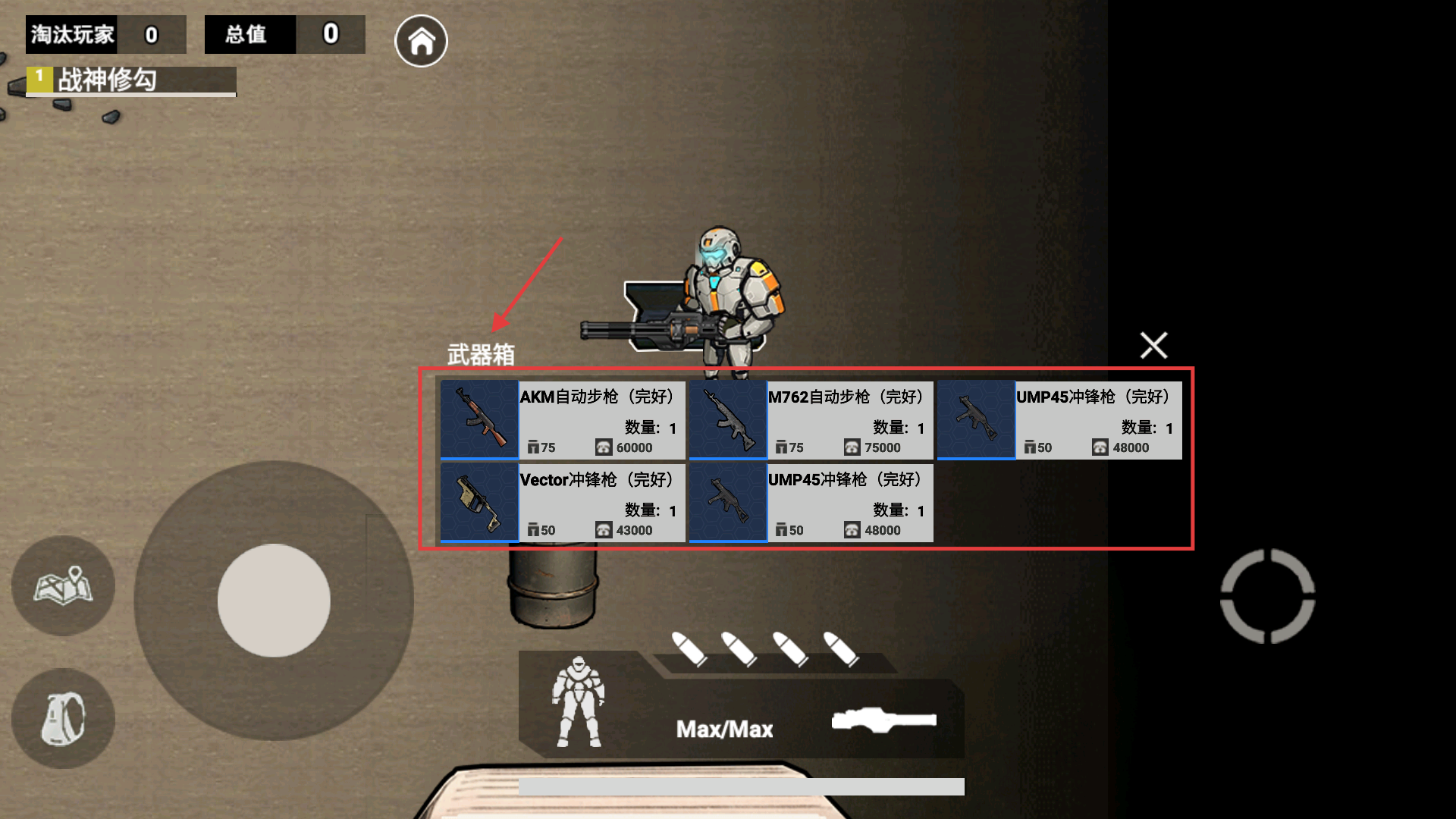1456x819 pixels.
Task: Open the armor character status icon
Action: coord(579,702)
